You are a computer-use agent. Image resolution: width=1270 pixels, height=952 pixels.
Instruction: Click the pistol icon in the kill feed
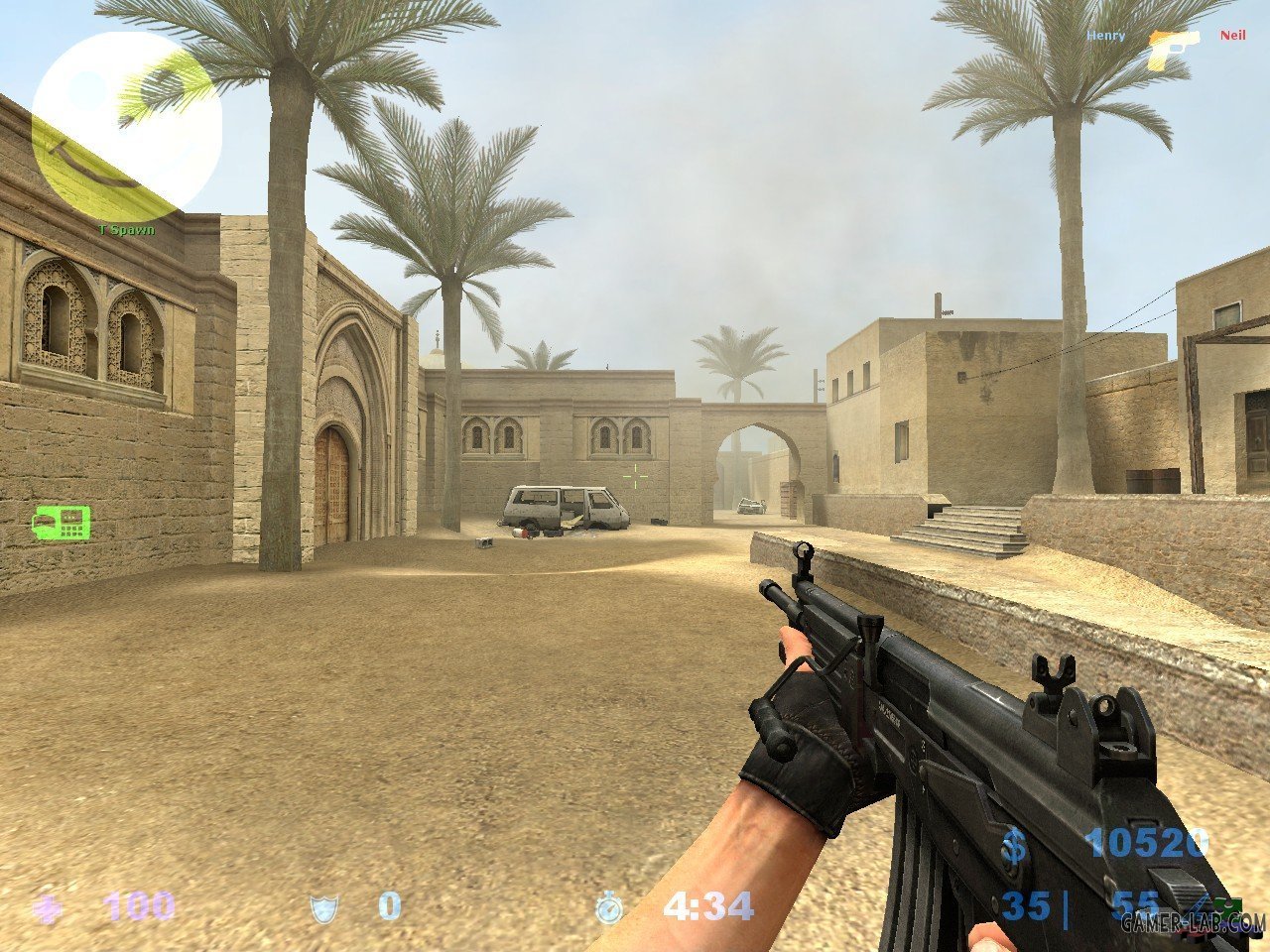pyautogui.click(x=1174, y=47)
